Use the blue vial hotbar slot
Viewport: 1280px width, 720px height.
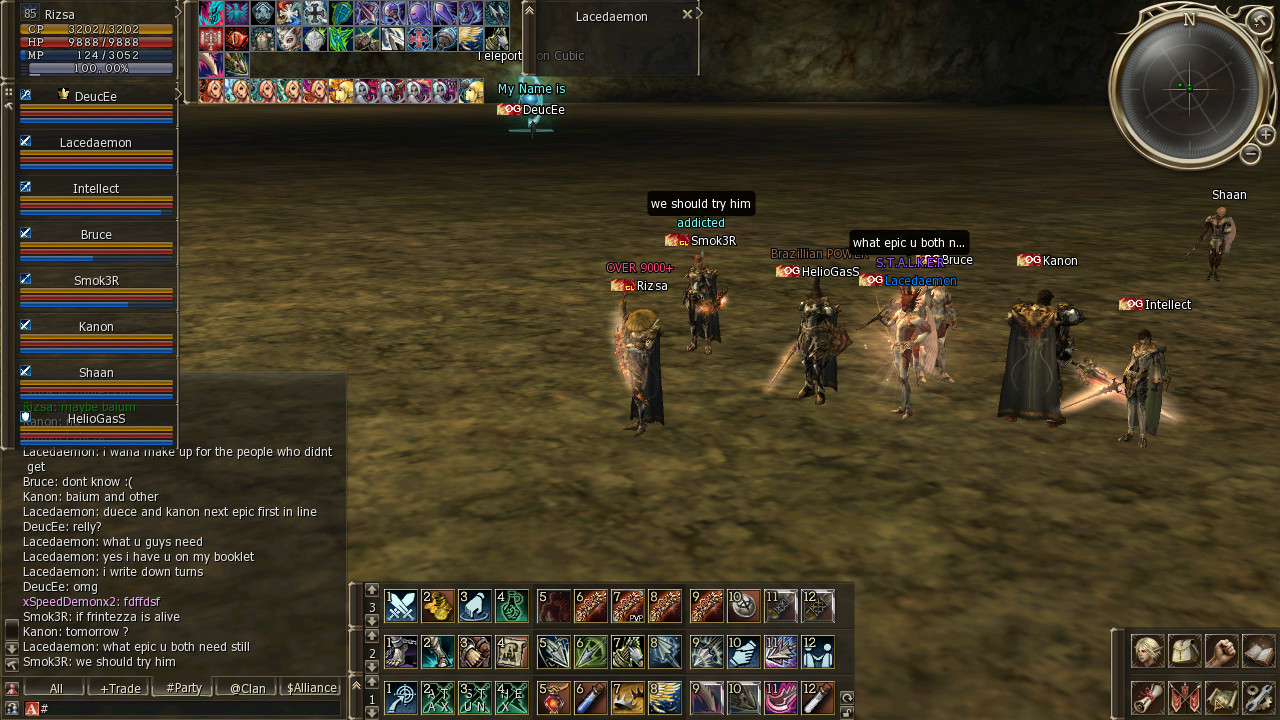591,697
